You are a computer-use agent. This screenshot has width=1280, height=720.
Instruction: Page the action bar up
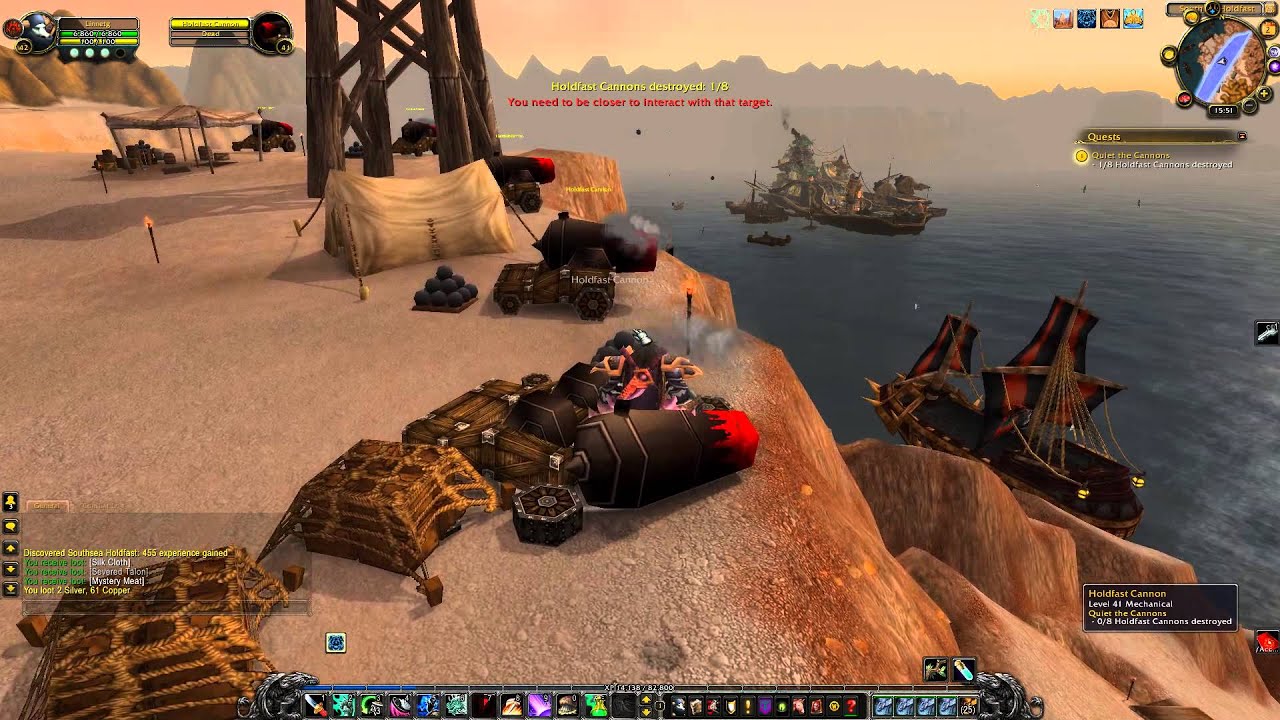pyautogui.click(x=645, y=699)
